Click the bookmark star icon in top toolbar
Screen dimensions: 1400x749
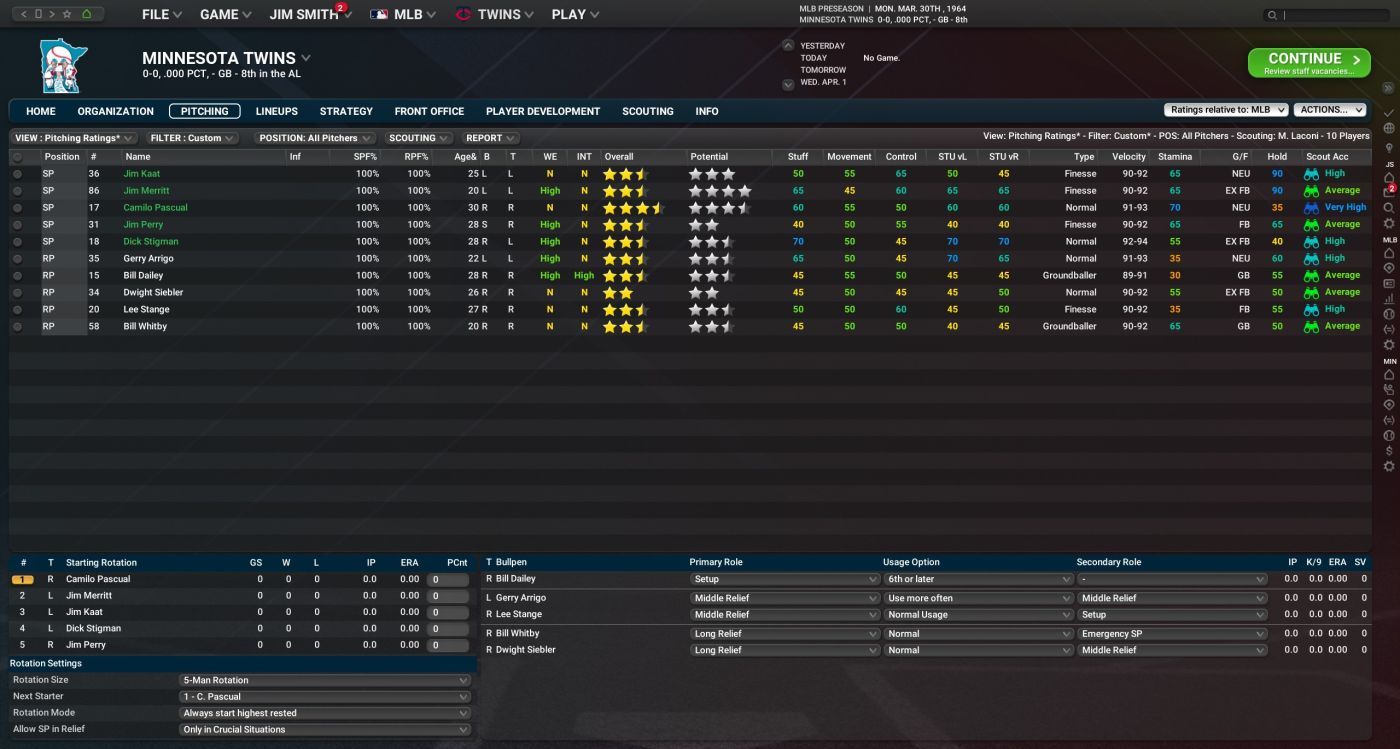click(x=67, y=14)
